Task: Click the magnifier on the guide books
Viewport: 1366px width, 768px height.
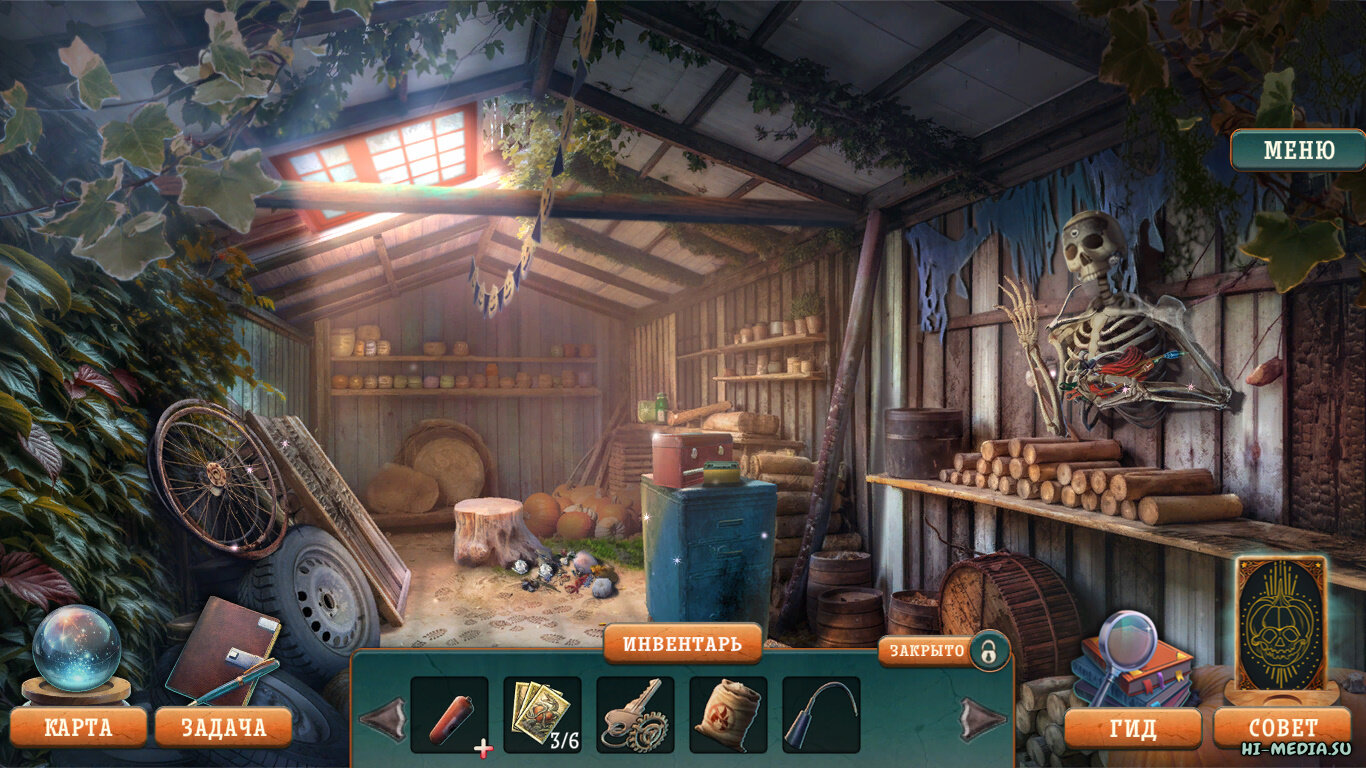Action: coord(1126,640)
